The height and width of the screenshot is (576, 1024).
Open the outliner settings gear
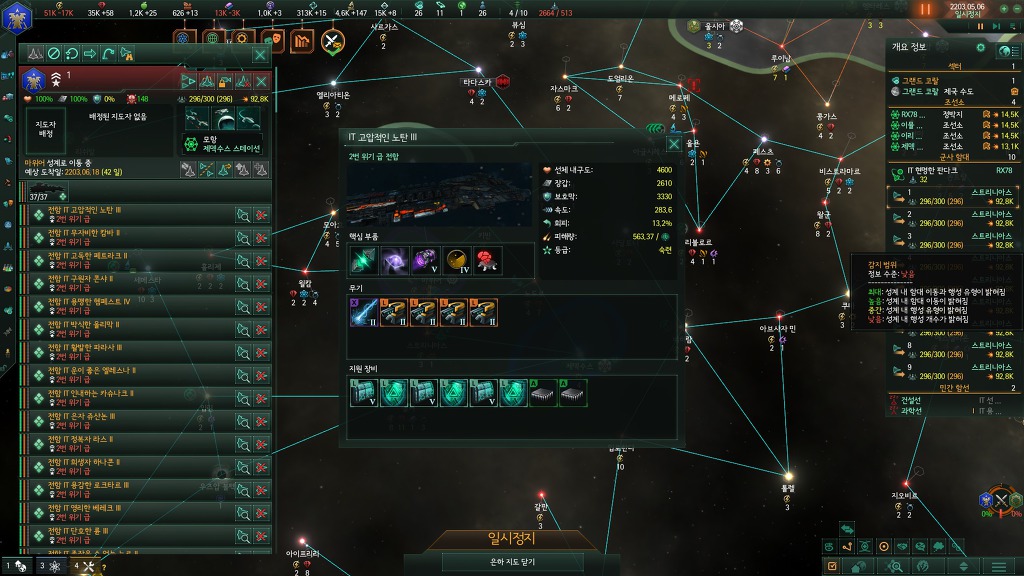tap(980, 48)
